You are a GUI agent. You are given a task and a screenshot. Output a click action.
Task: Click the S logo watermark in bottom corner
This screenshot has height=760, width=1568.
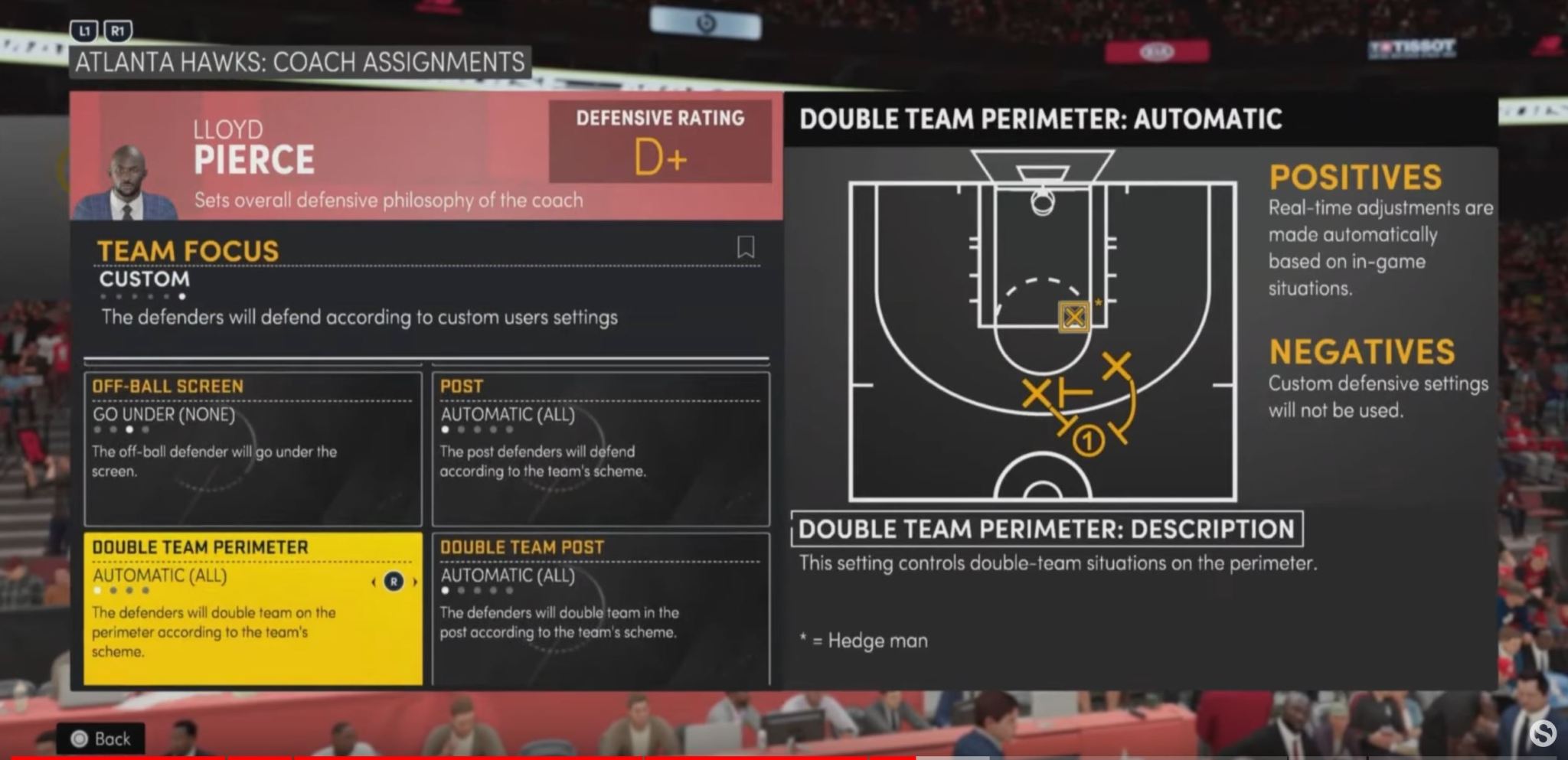1543,735
